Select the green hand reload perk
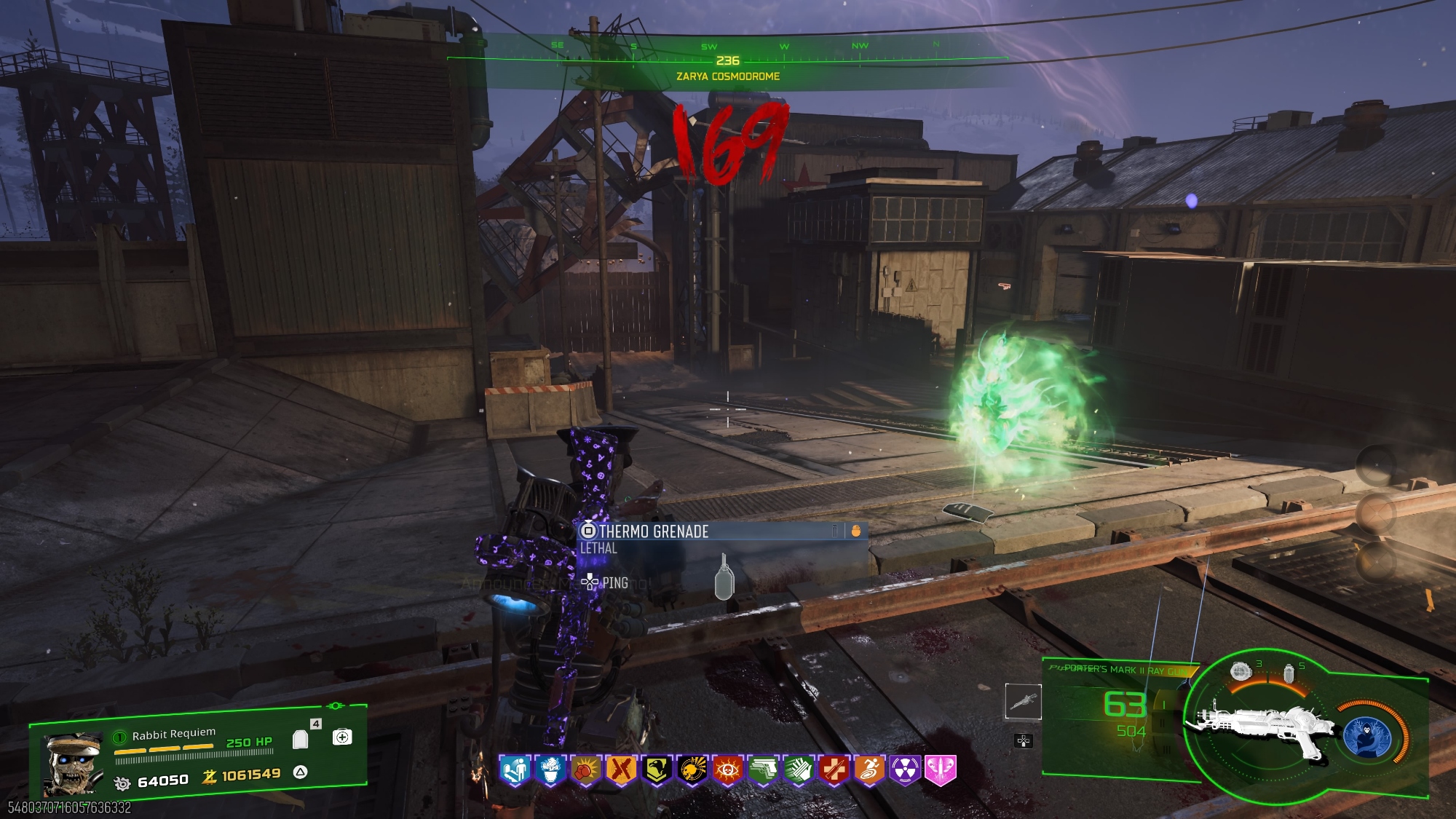This screenshot has width=1456, height=819. click(798, 769)
